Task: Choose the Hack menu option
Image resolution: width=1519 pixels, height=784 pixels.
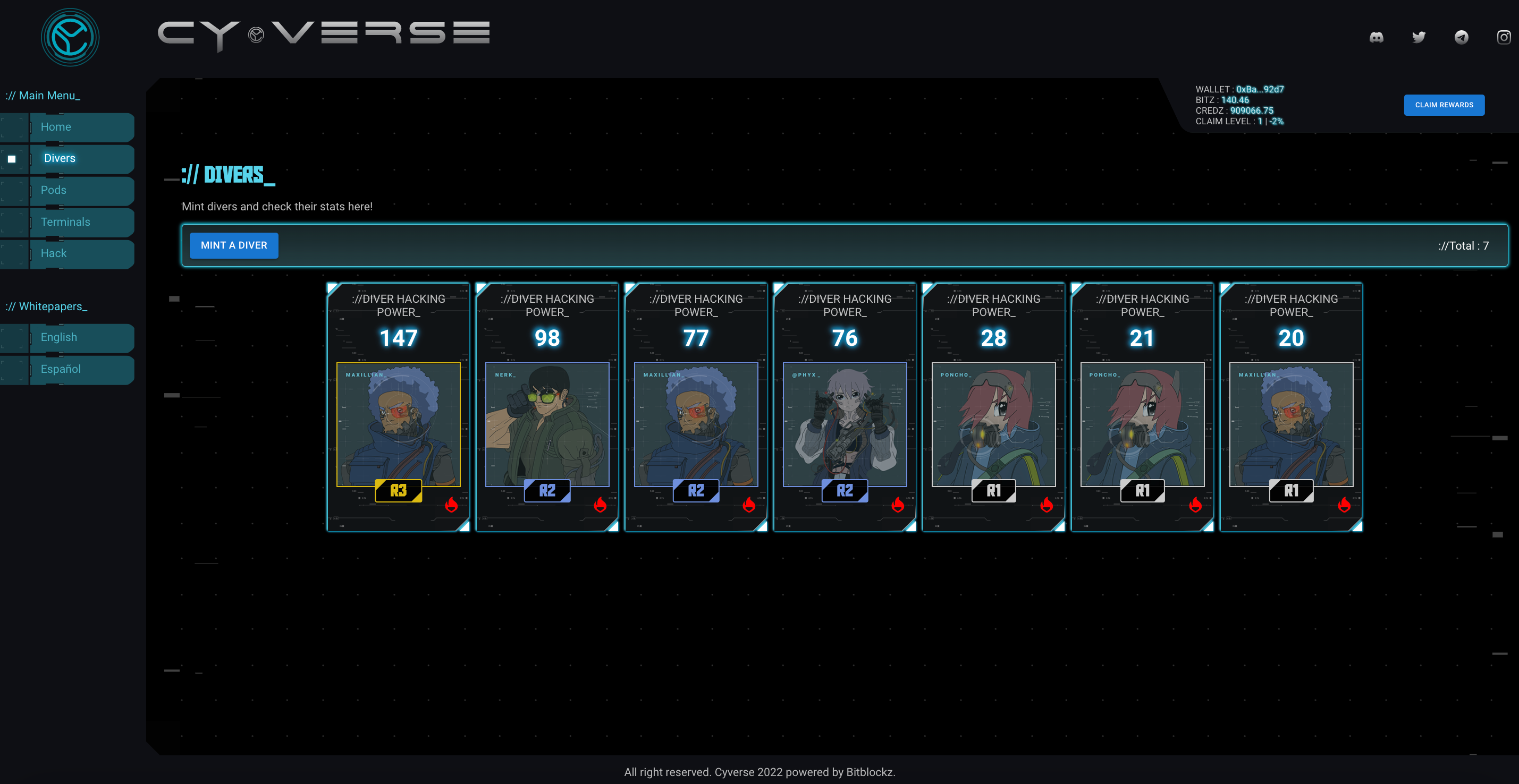Action: coord(81,253)
